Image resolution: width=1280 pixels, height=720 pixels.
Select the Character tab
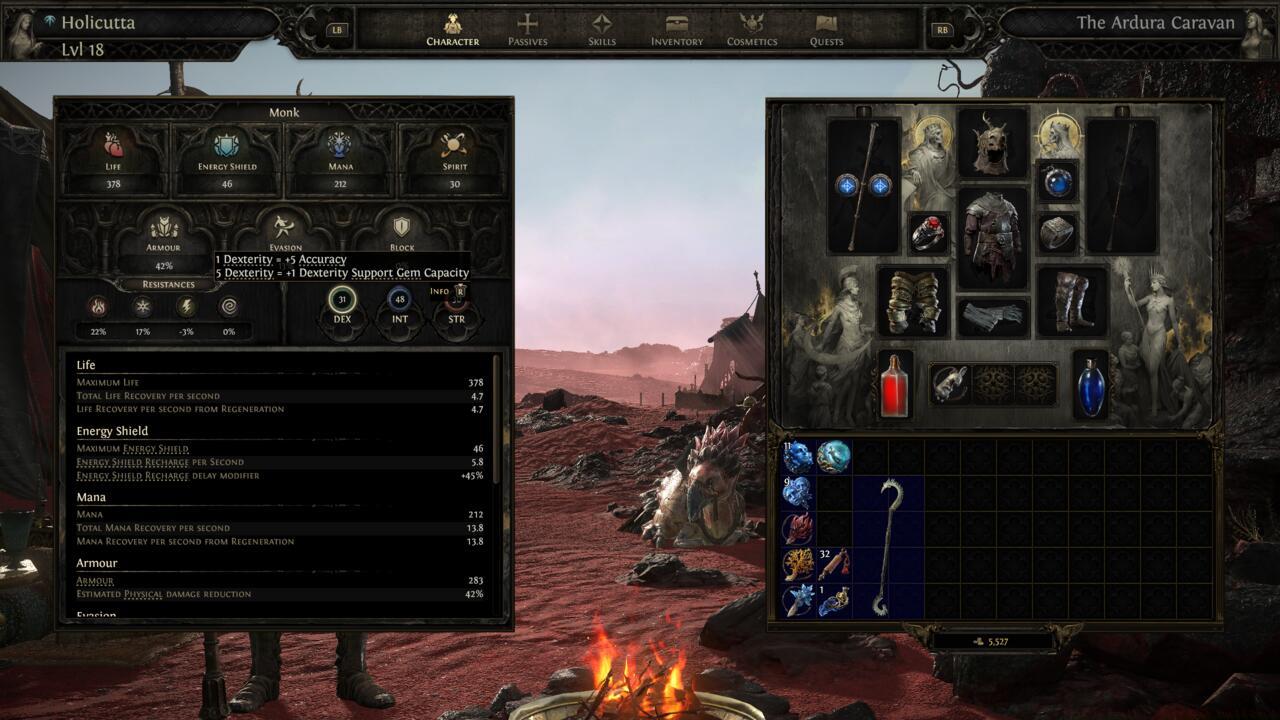point(453,30)
